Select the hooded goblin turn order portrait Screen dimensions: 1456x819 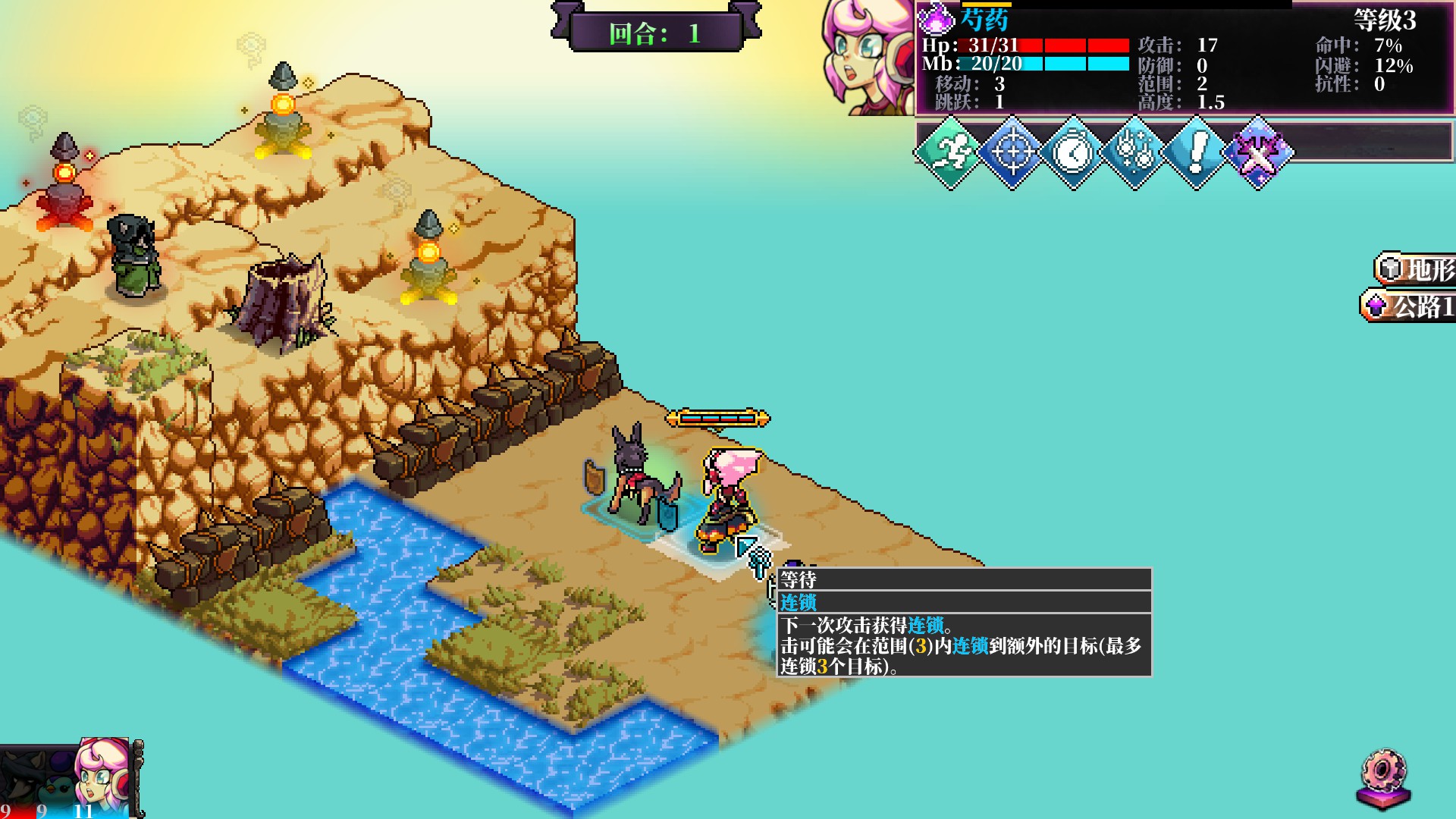point(19,781)
